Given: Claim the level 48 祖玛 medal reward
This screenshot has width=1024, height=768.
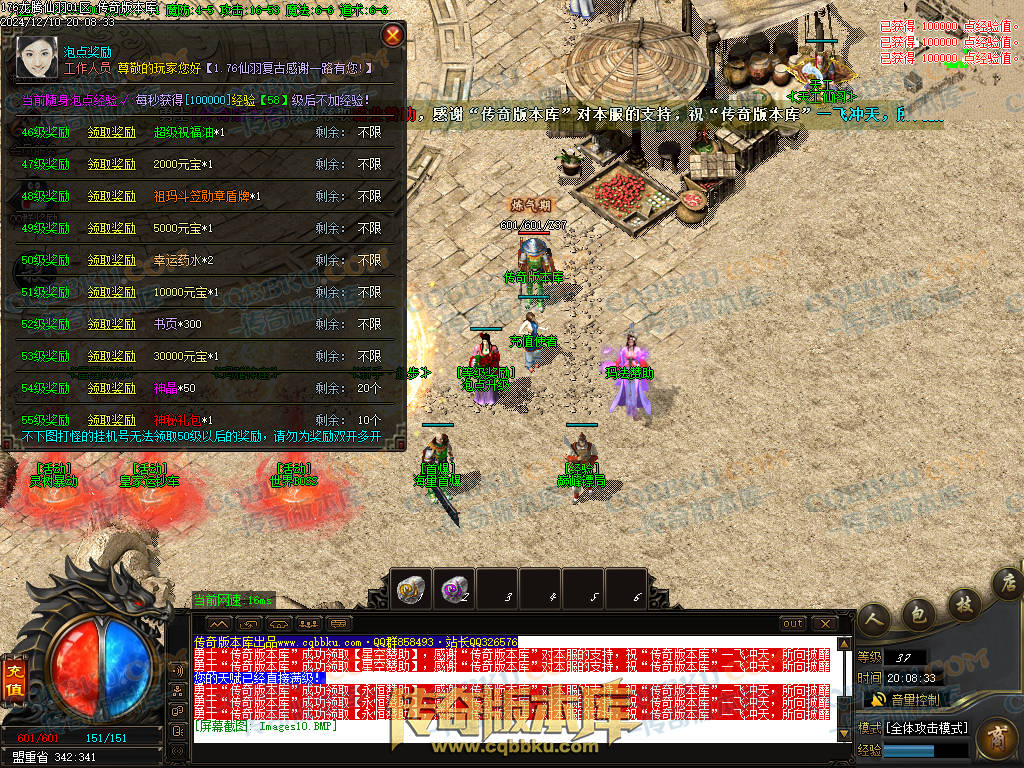Looking at the screenshot, I should point(111,196).
